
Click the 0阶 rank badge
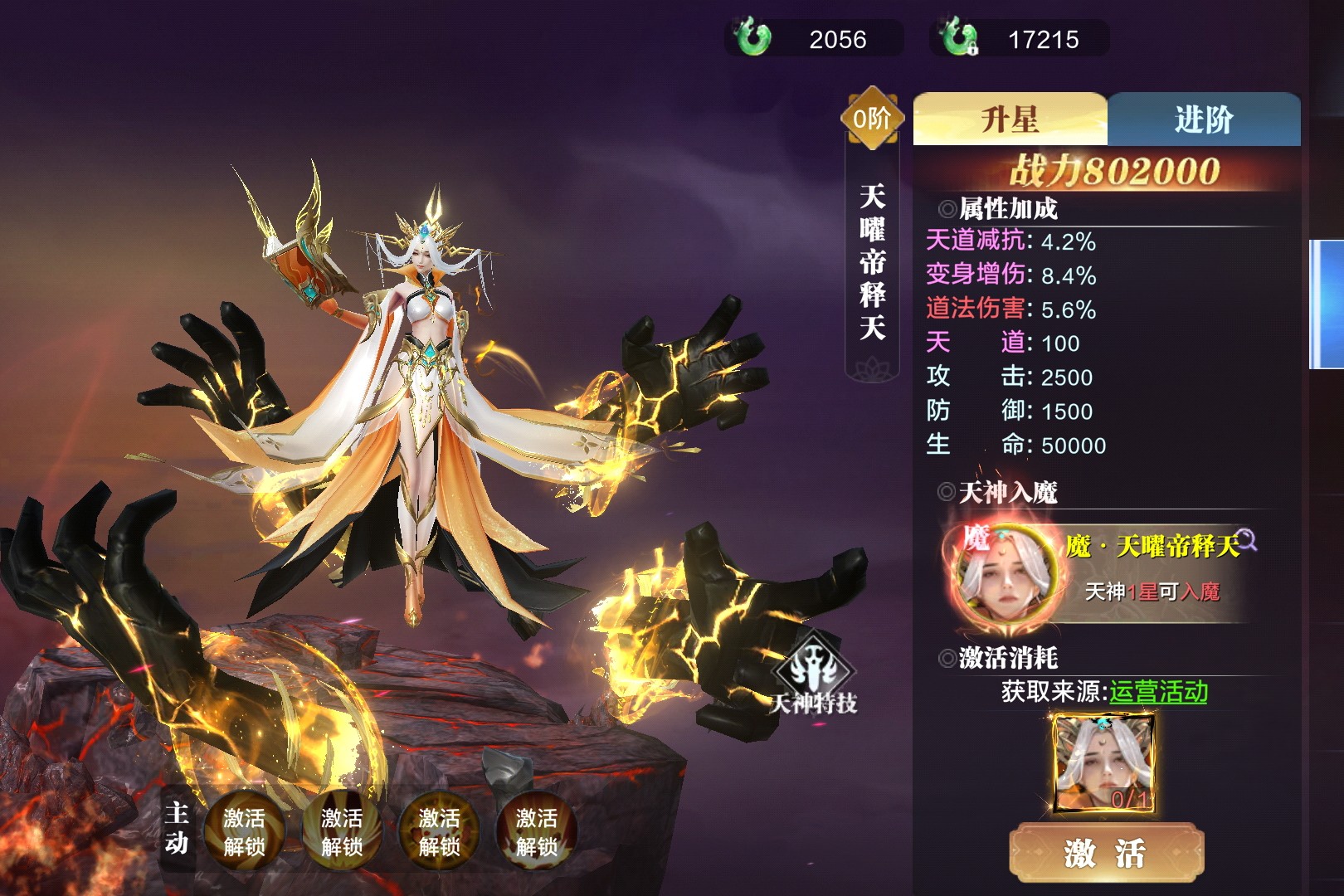[x=871, y=119]
